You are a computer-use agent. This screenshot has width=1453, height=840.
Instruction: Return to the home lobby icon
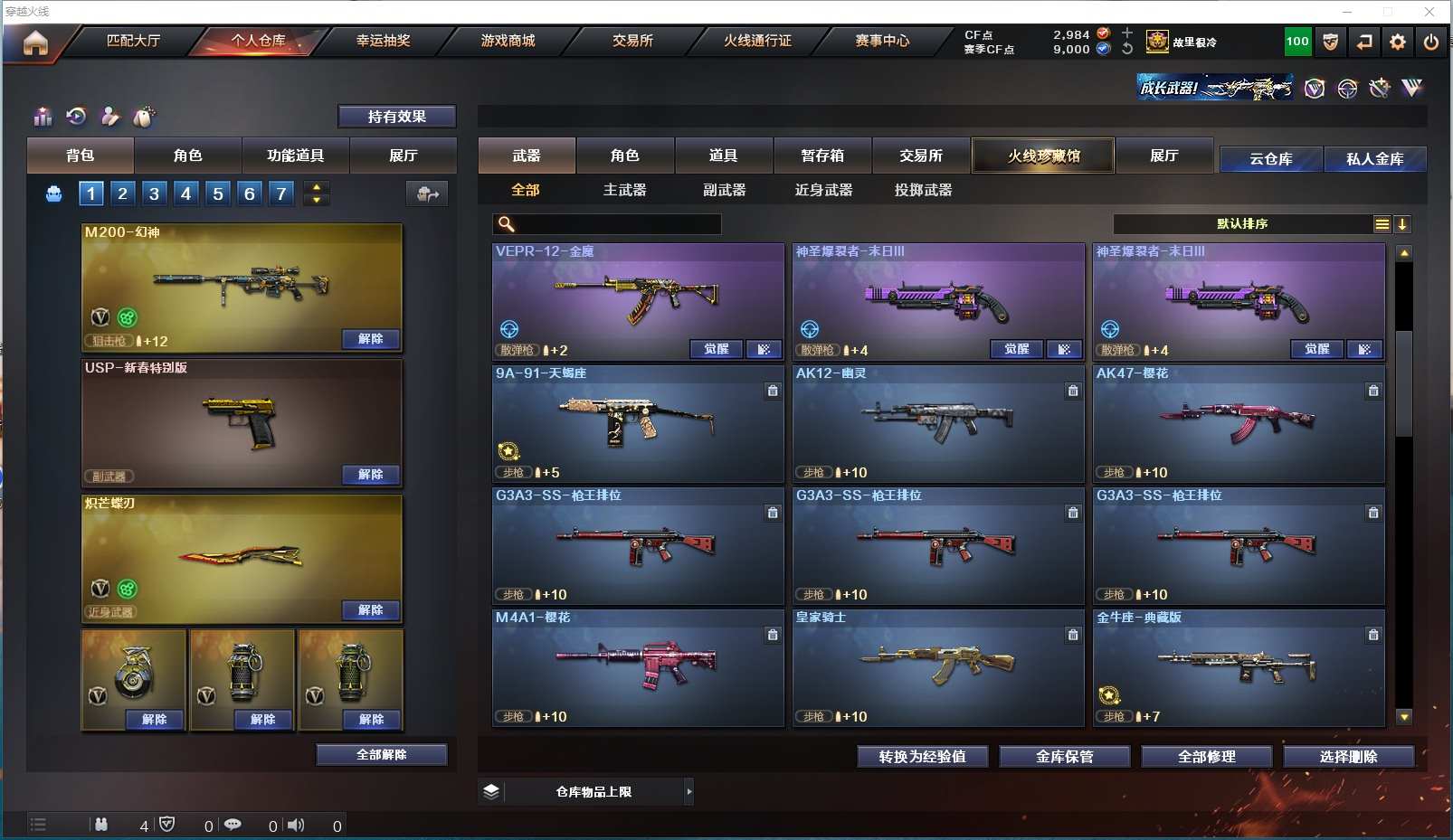[x=35, y=42]
